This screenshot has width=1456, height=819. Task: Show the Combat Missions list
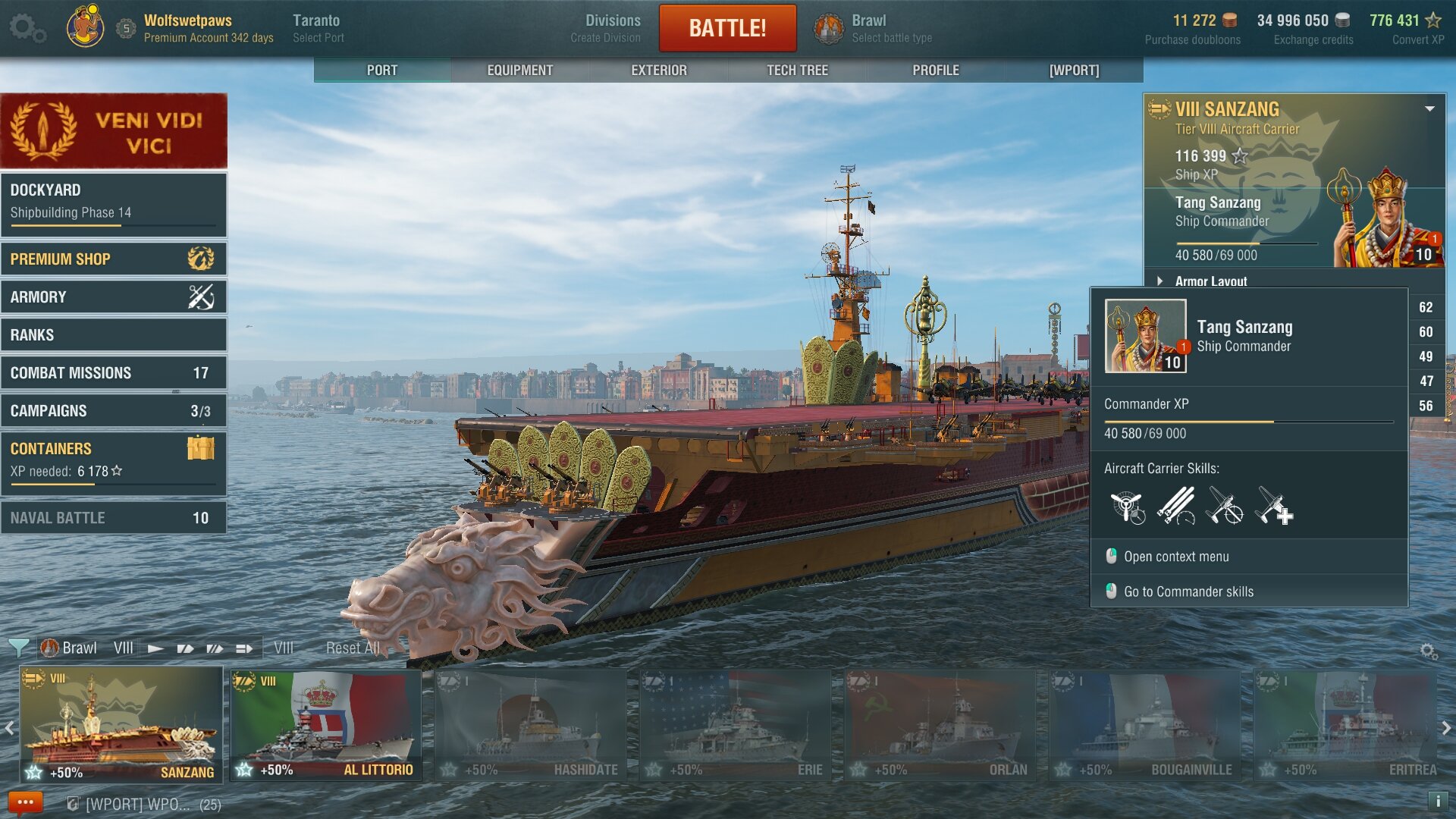click(x=114, y=372)
